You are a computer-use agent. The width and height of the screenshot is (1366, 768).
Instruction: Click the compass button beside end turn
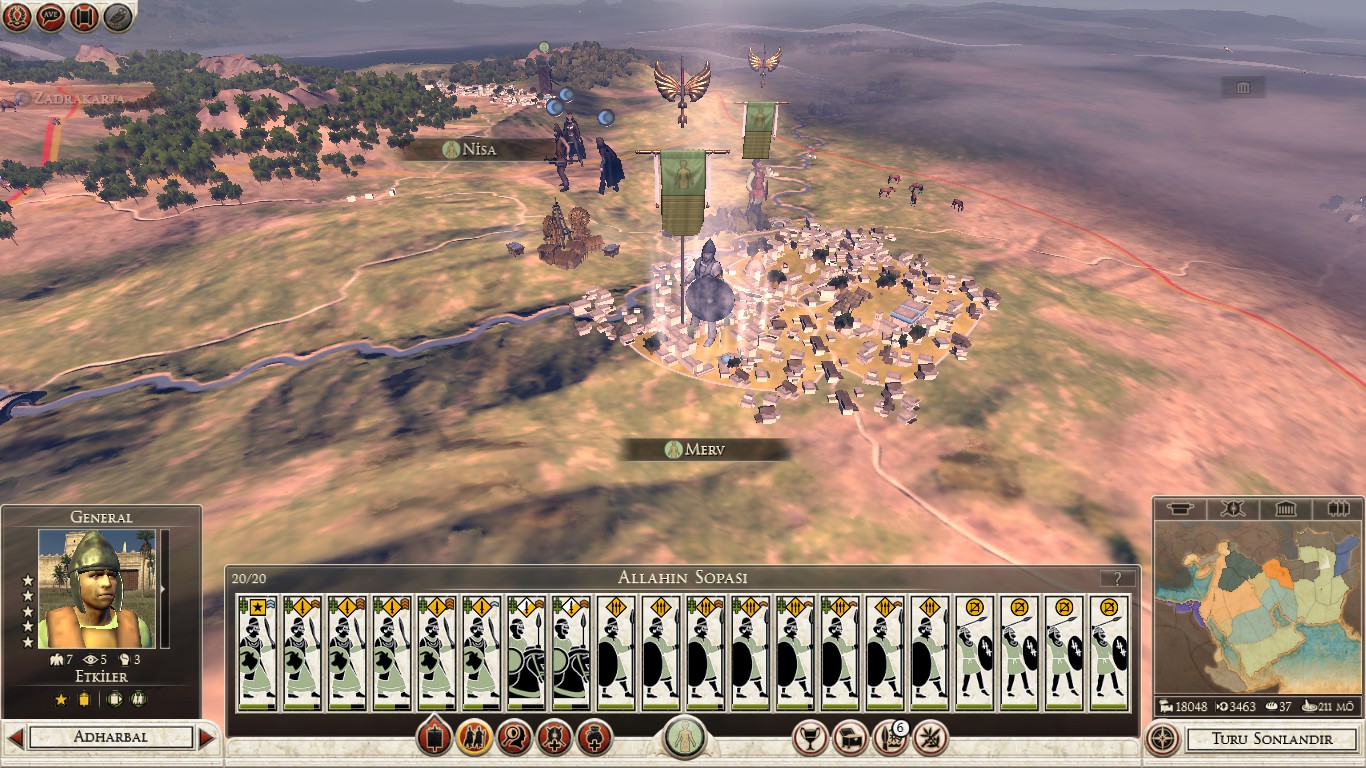click(x=1162, y=739)
